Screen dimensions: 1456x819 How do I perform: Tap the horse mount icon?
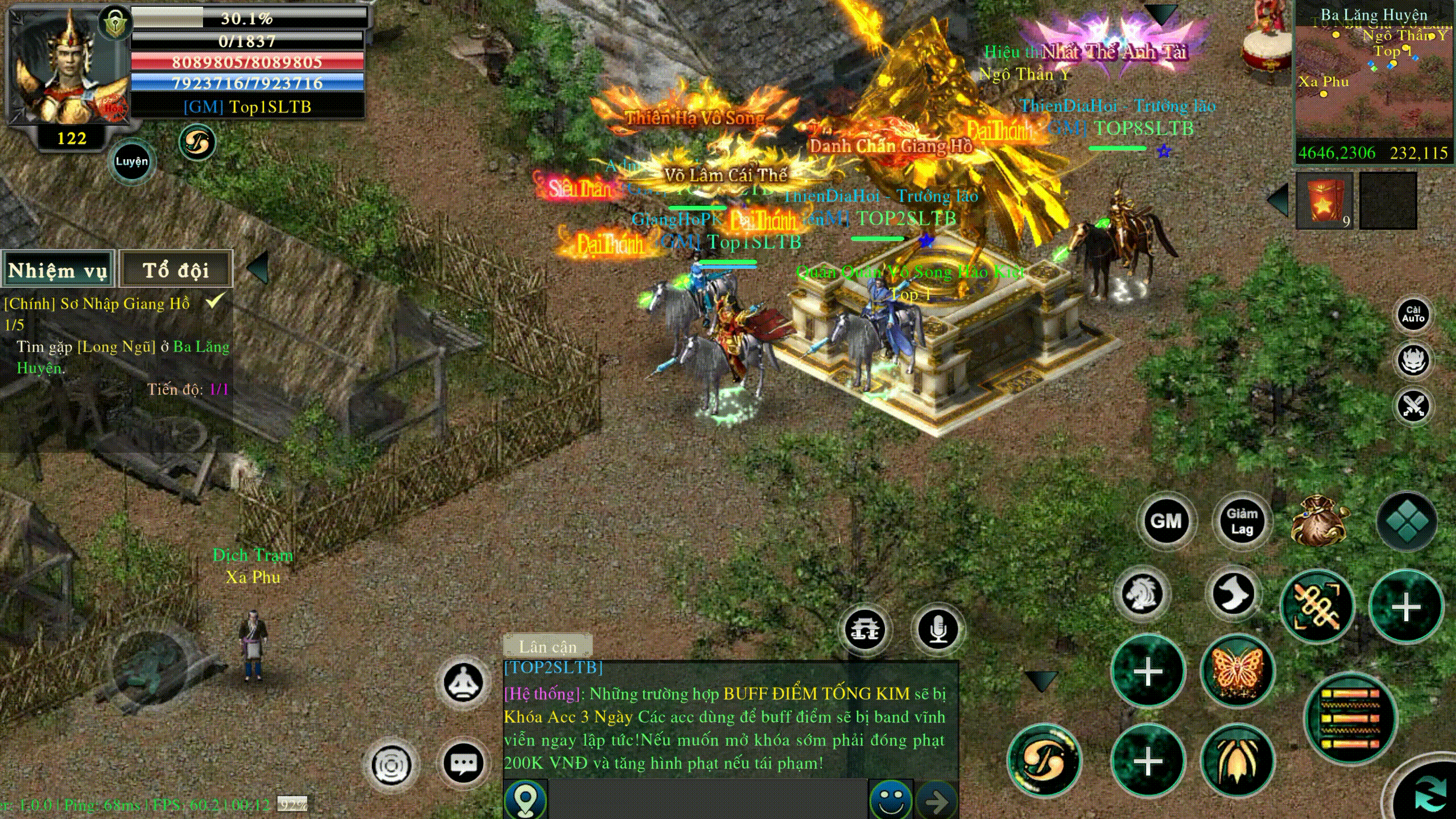(x=1142, y=594)
